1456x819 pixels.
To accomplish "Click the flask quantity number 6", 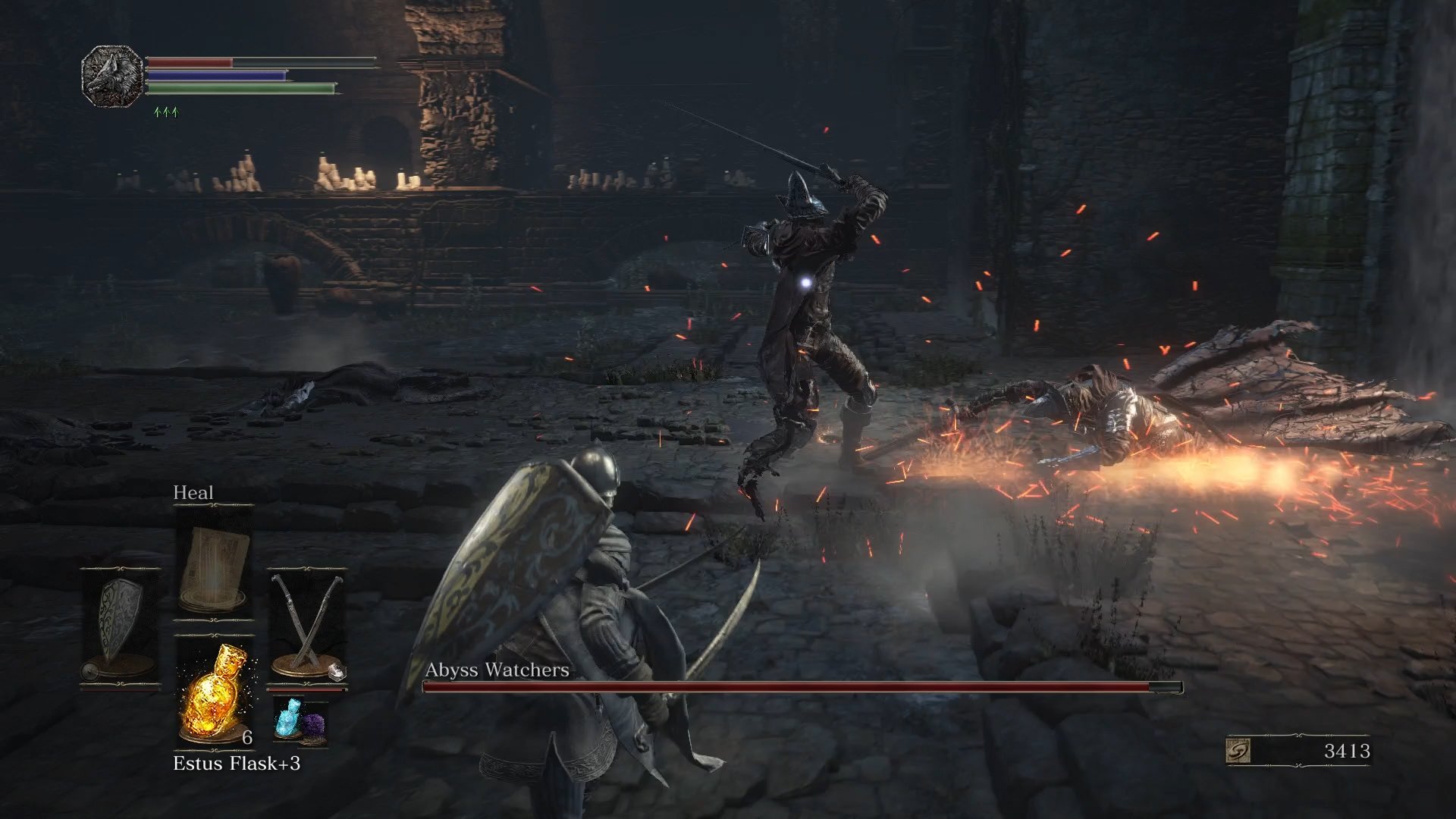I will pos(245,739).
